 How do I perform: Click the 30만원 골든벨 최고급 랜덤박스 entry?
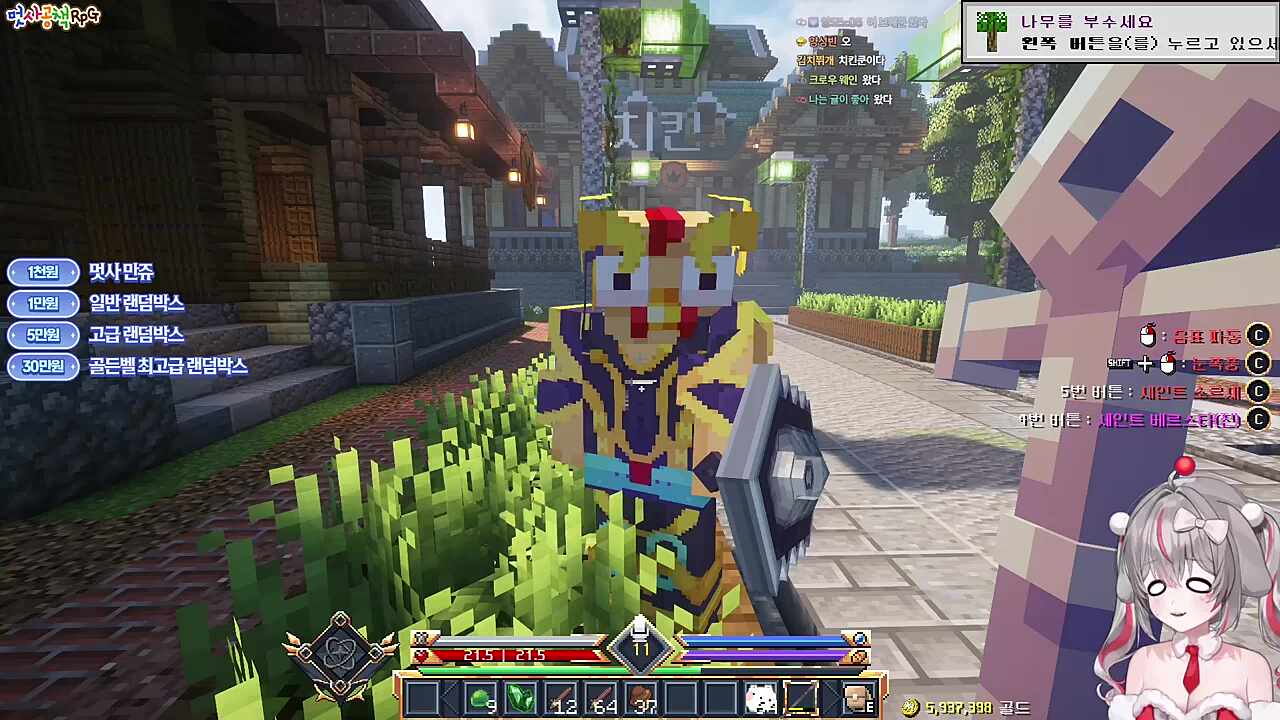128,366
